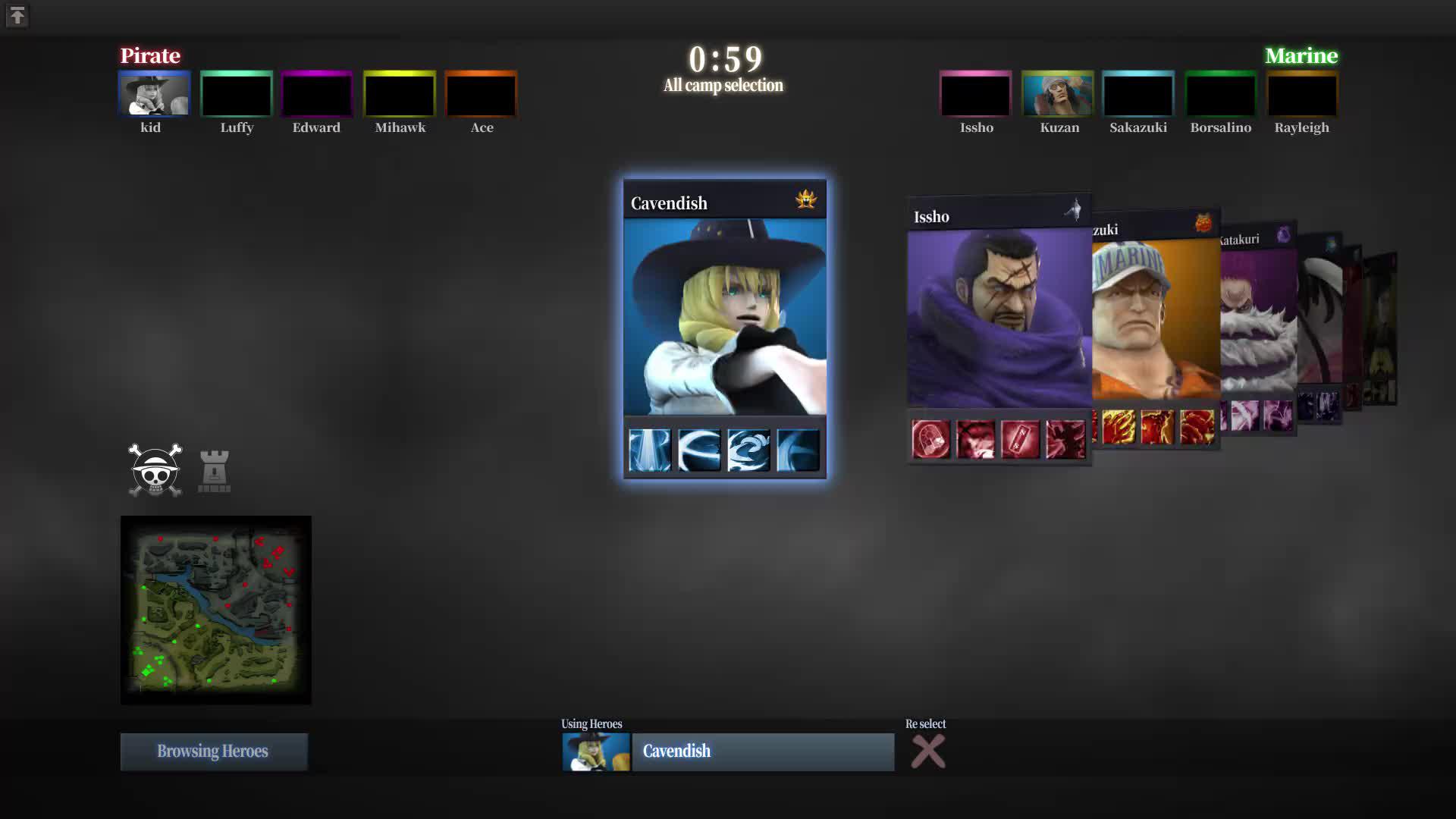Select kid's player portrait on Pirate team
Image resolution: width=1456 pixels, height=819 pixels.
[x=154, y=94]
